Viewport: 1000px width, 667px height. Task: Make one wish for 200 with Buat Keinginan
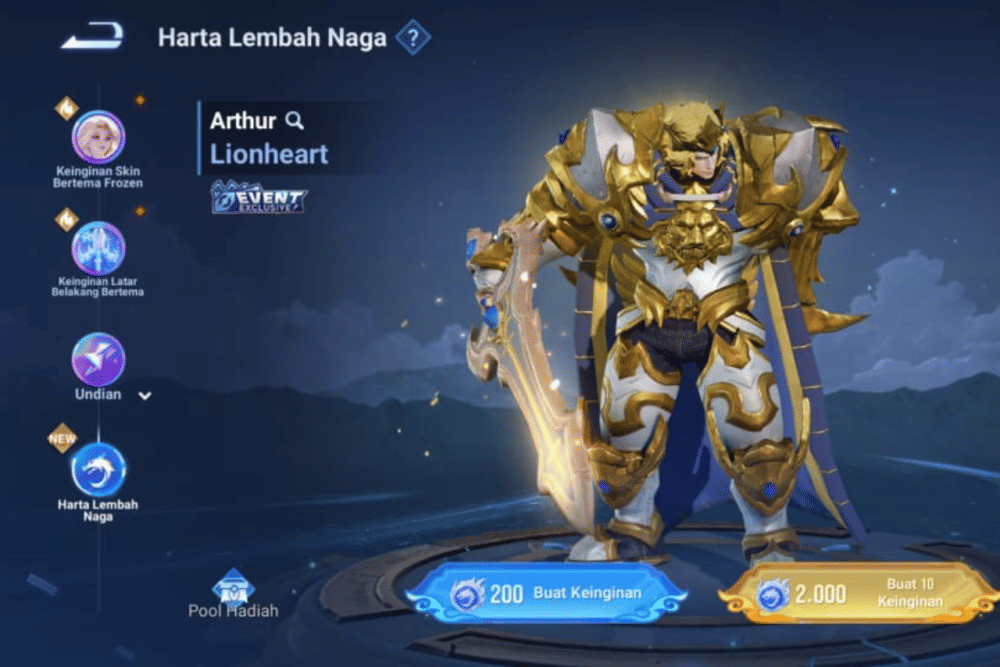click(x=546, y=594)
